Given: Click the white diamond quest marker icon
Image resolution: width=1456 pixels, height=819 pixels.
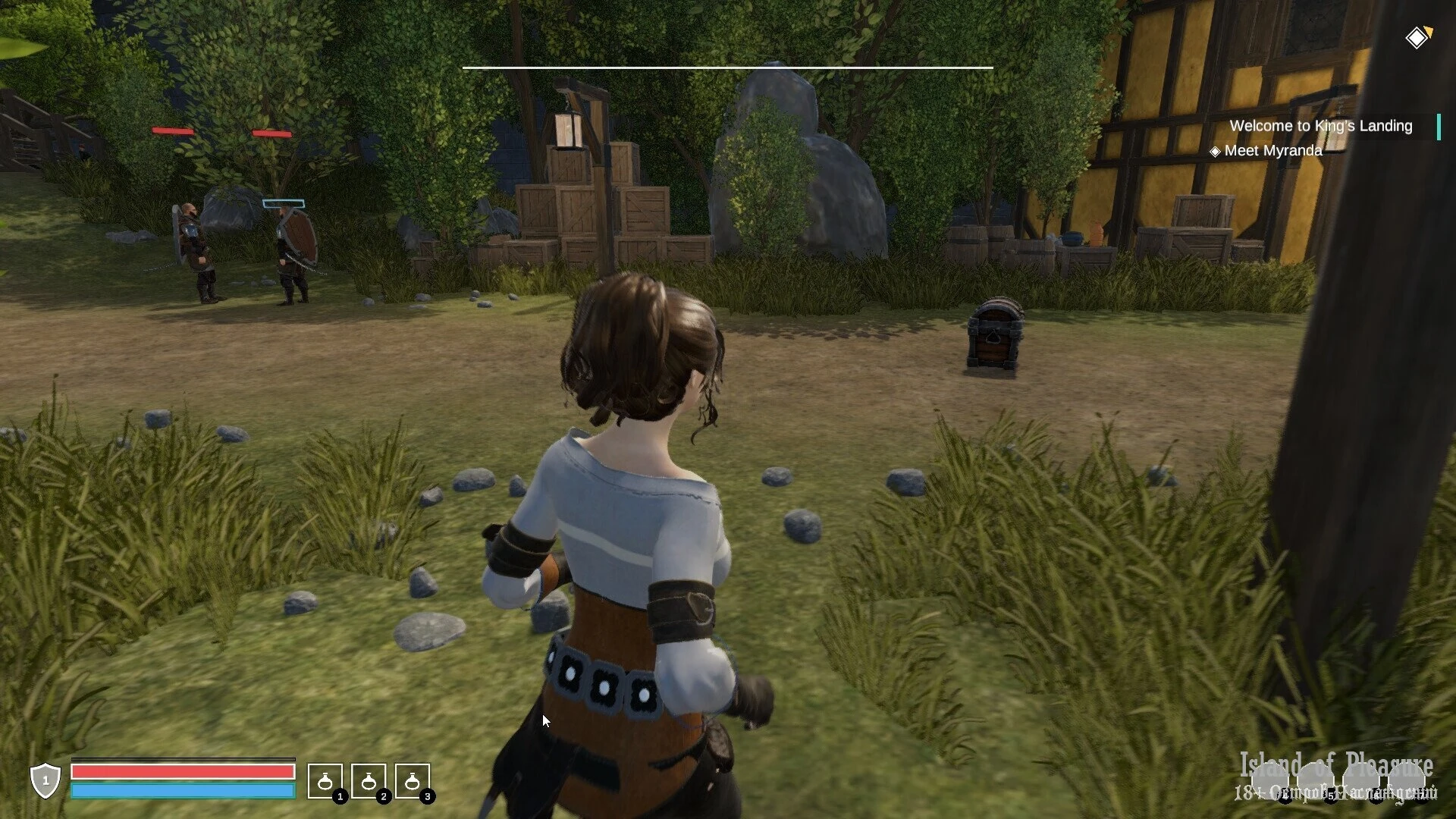Looking at the screenshot, I should [x=1417, y=38].
